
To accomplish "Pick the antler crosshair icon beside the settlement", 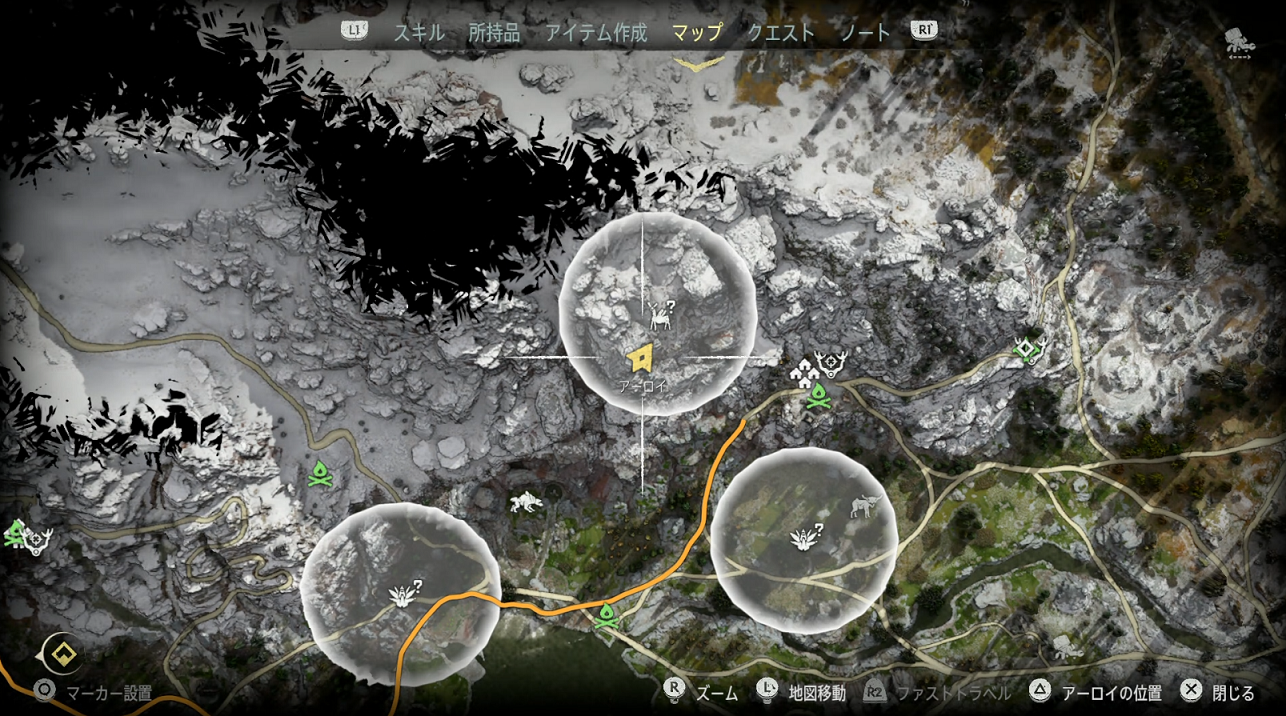I will [831, 362].
